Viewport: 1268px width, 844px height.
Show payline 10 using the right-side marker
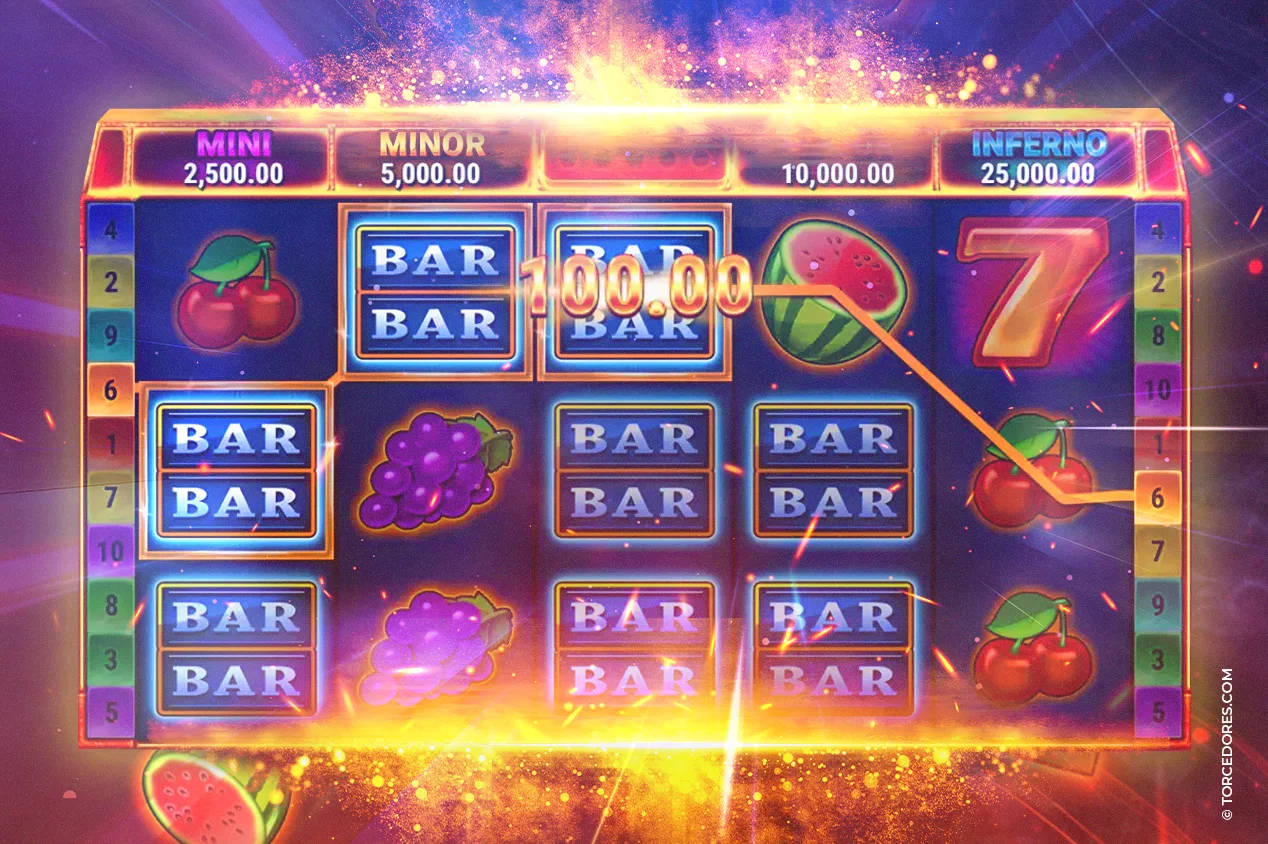point(1157,389)
